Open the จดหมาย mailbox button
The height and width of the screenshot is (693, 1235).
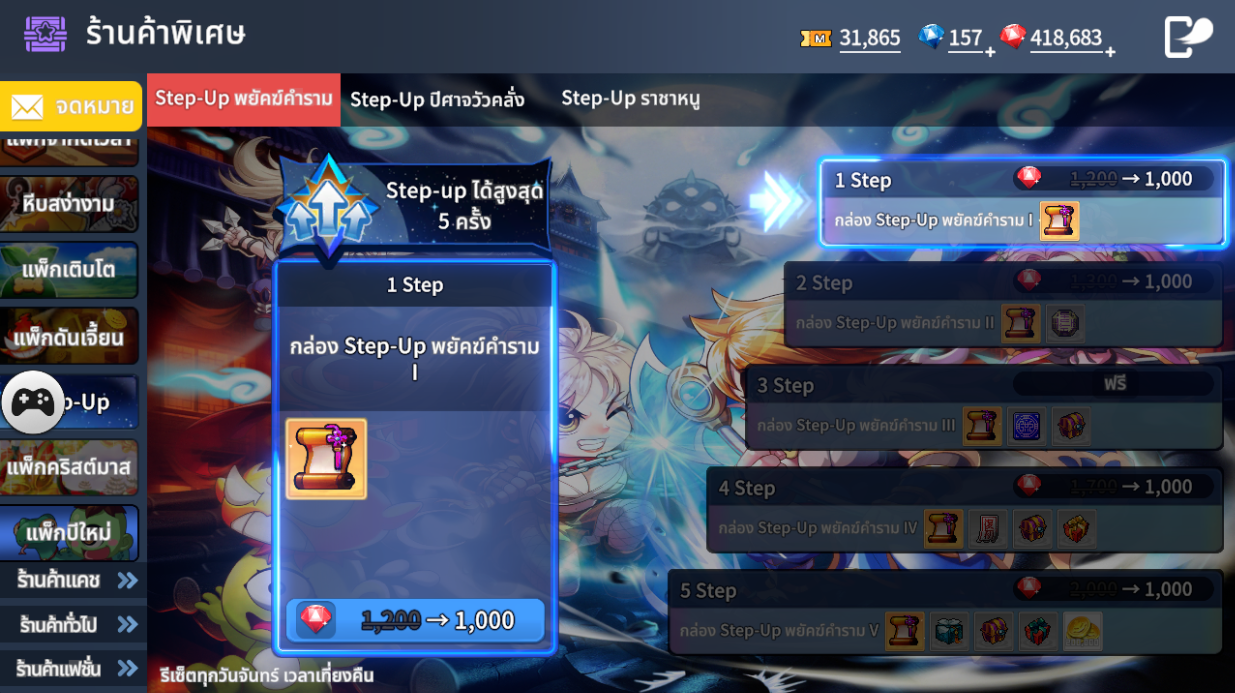(x=71, y=106)
